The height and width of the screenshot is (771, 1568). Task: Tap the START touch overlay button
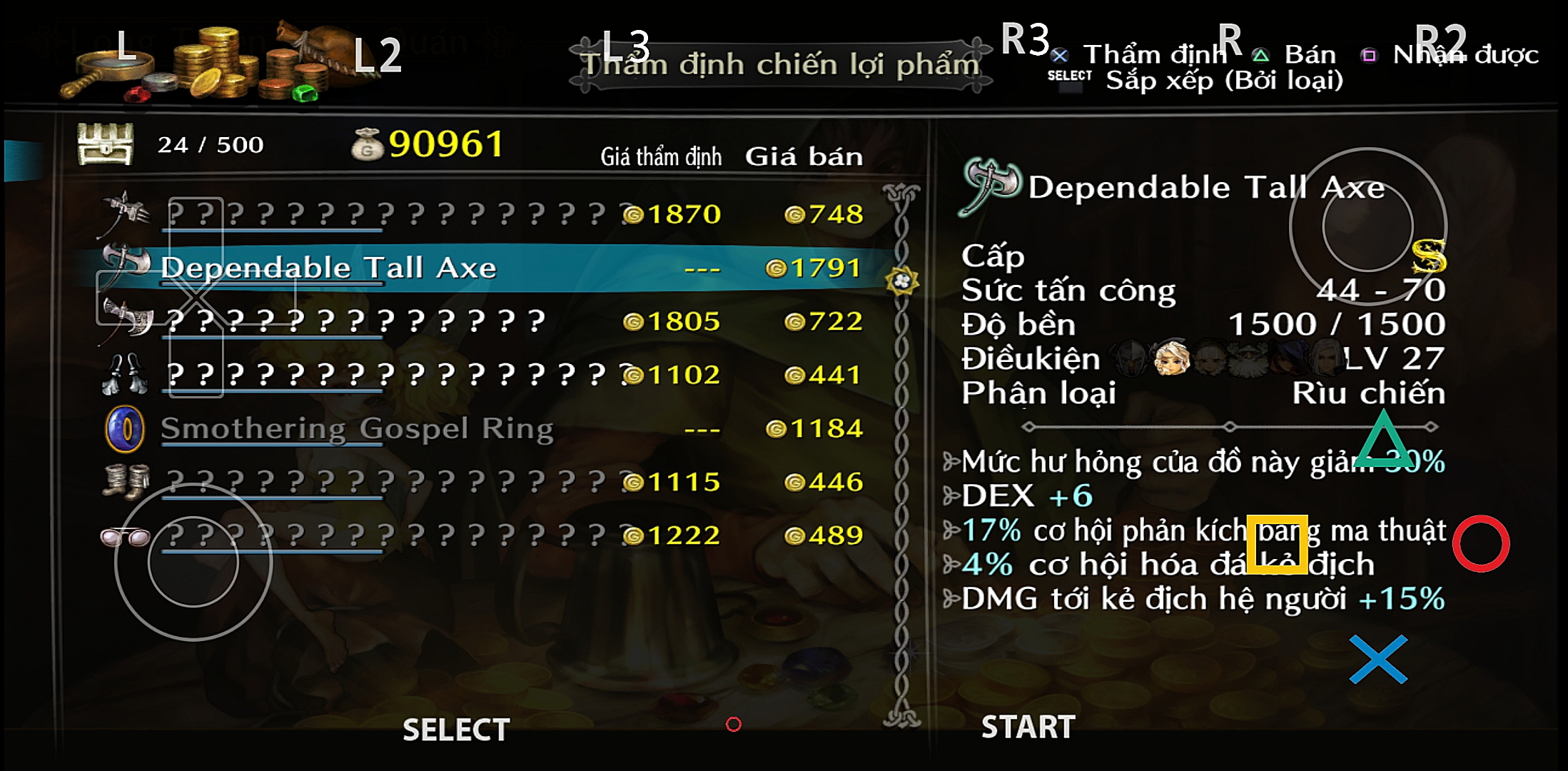(1028, 727)
